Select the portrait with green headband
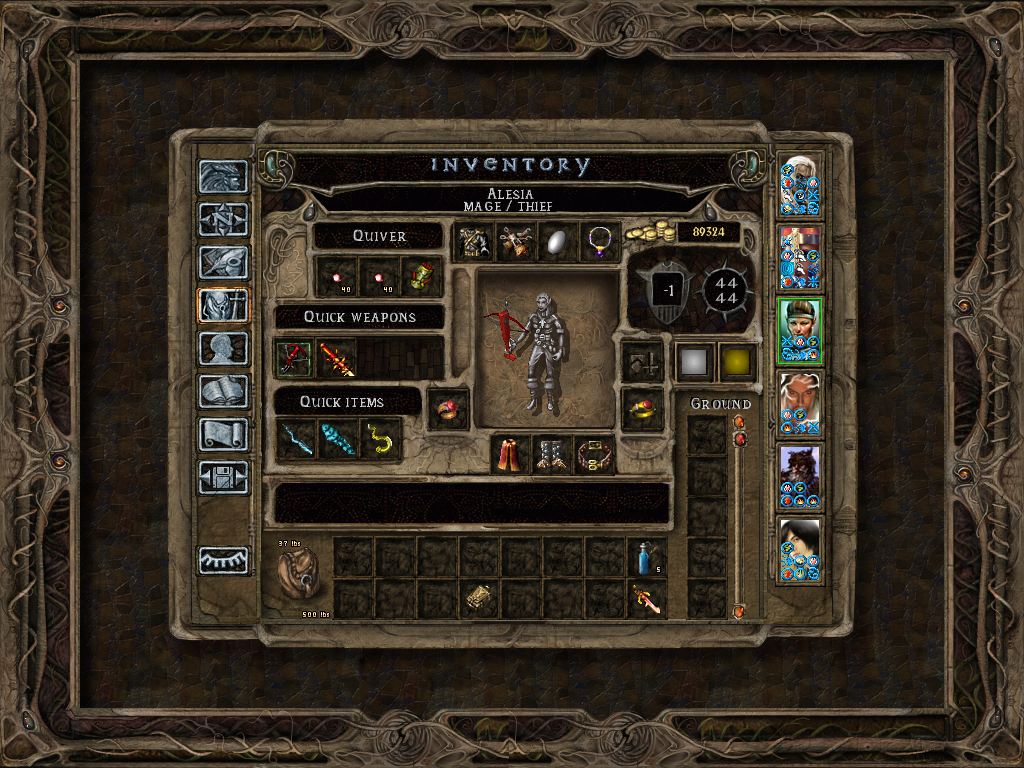This screenshot has width=1024, height=768. click(800, 331)
